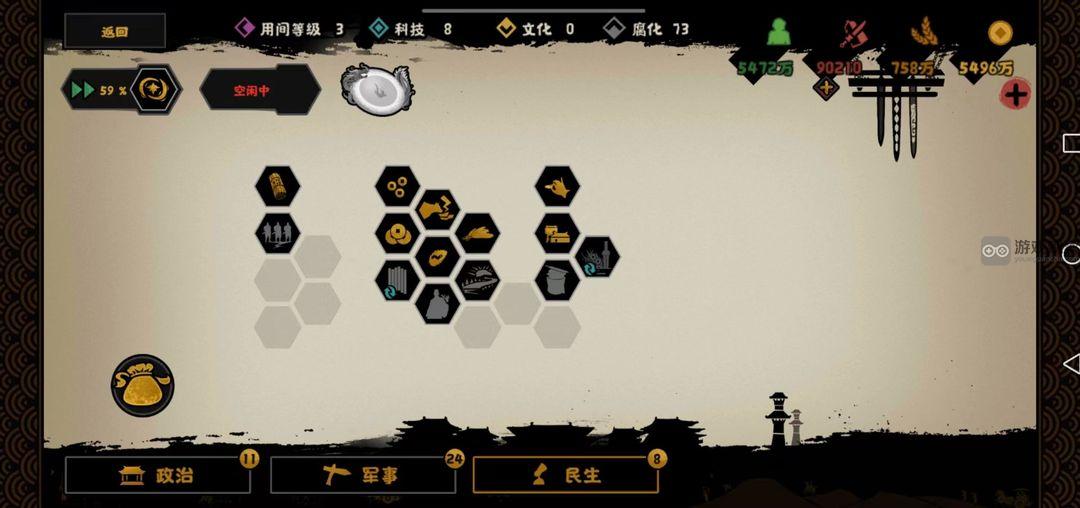
Task: Select the golden buildings tech node
Action: 557,233
